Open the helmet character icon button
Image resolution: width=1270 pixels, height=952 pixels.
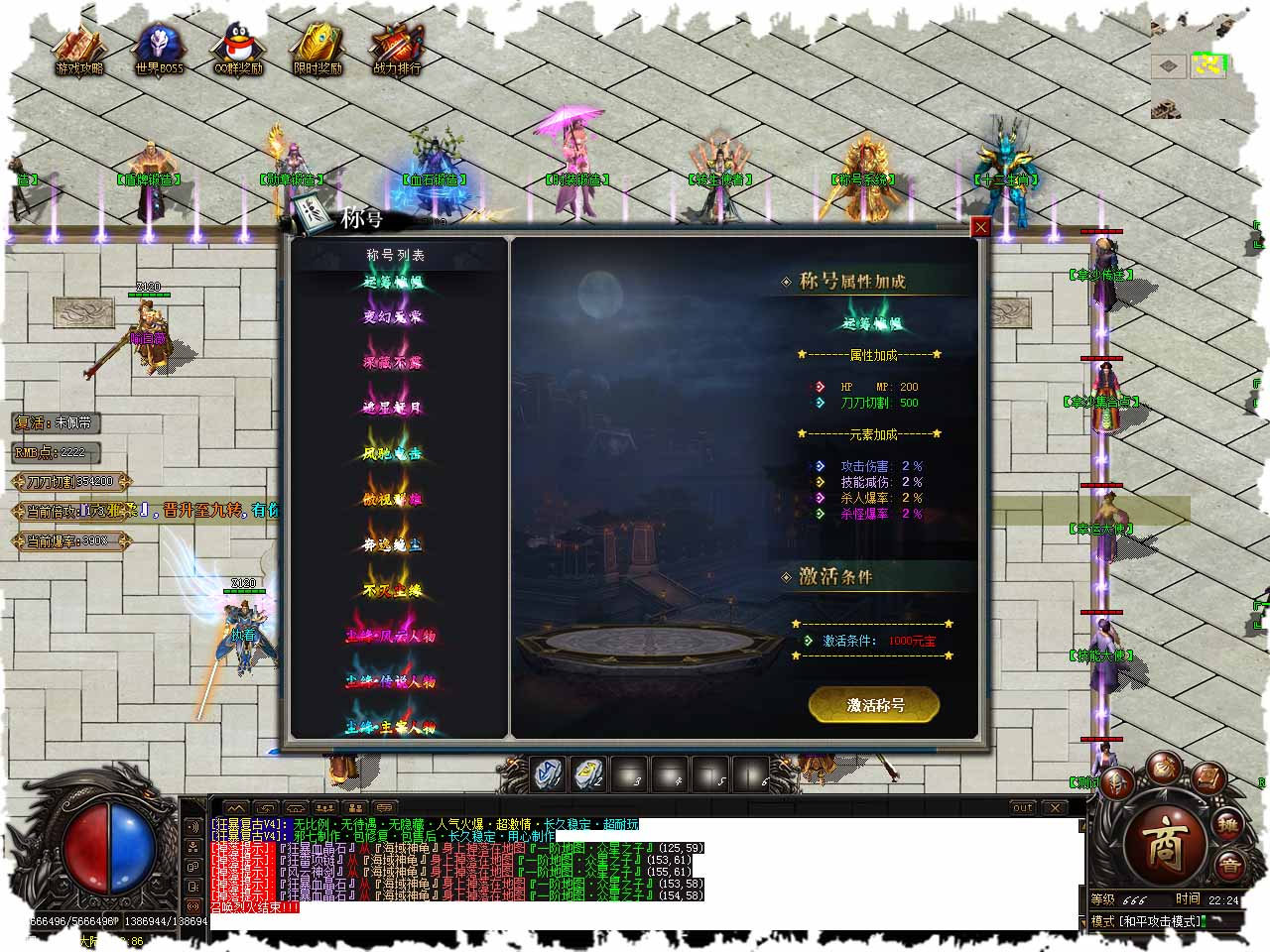click(1118, 781)
